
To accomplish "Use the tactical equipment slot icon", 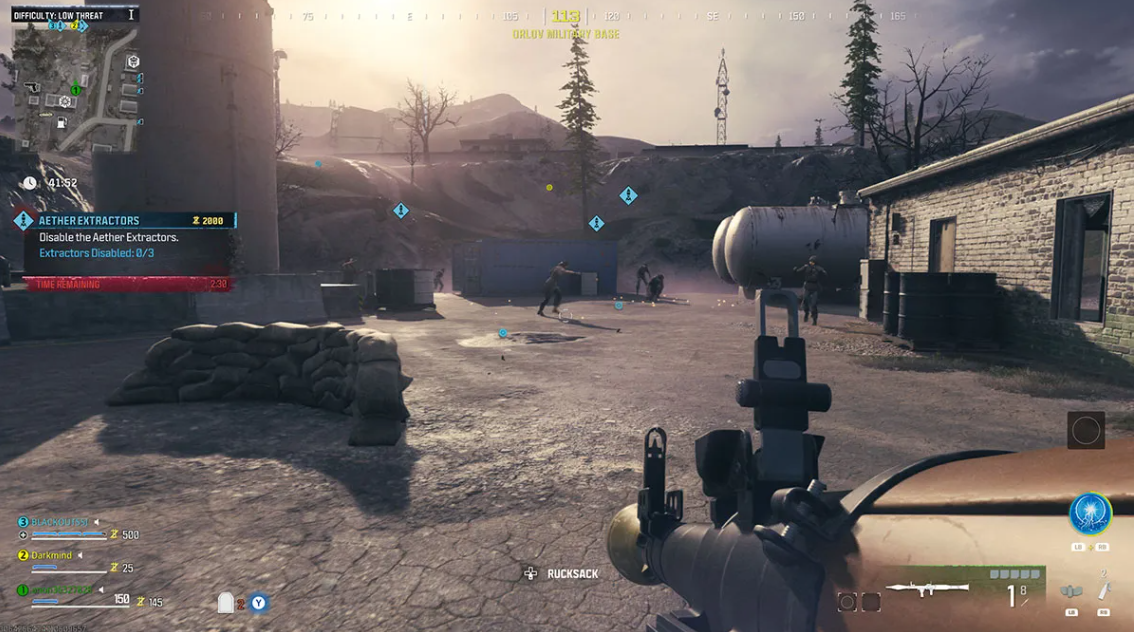I will [x=1071, y=592].
